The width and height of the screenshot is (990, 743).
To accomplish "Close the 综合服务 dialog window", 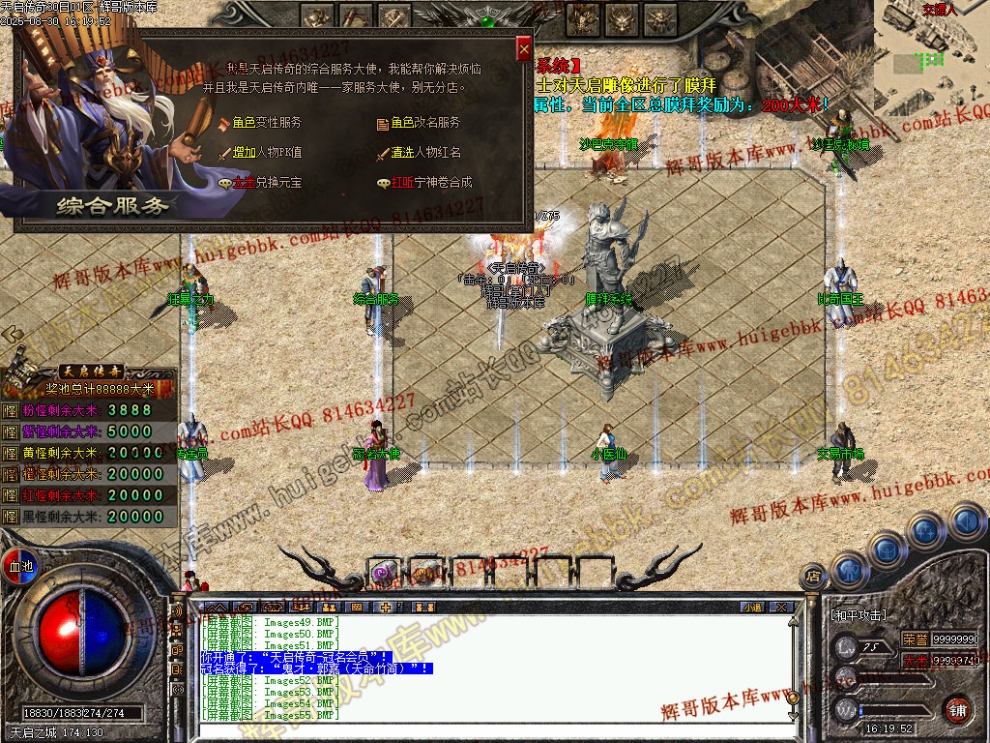I will (x=523, y=49).
